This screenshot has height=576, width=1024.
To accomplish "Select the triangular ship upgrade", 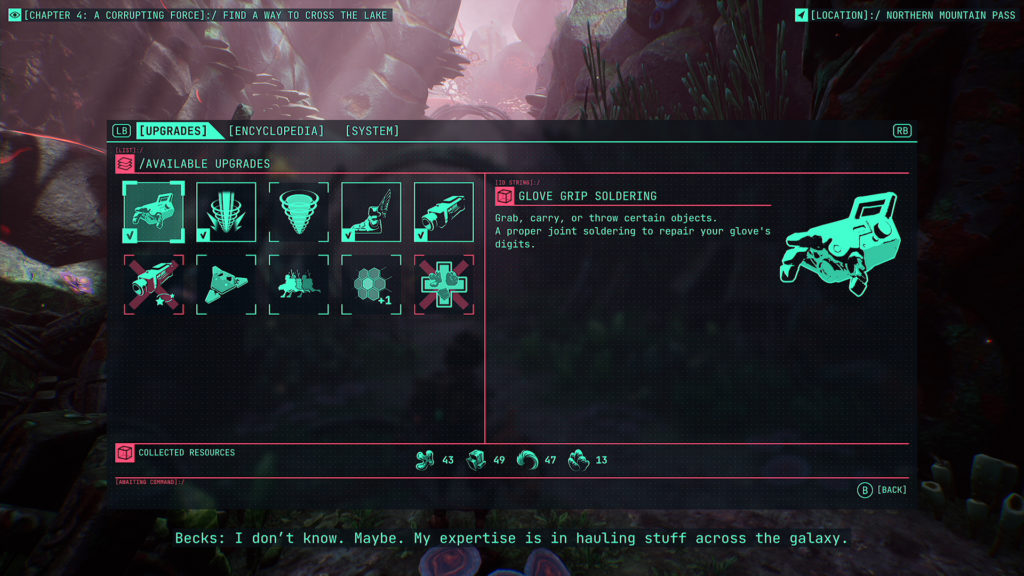I will coord(226,284).
